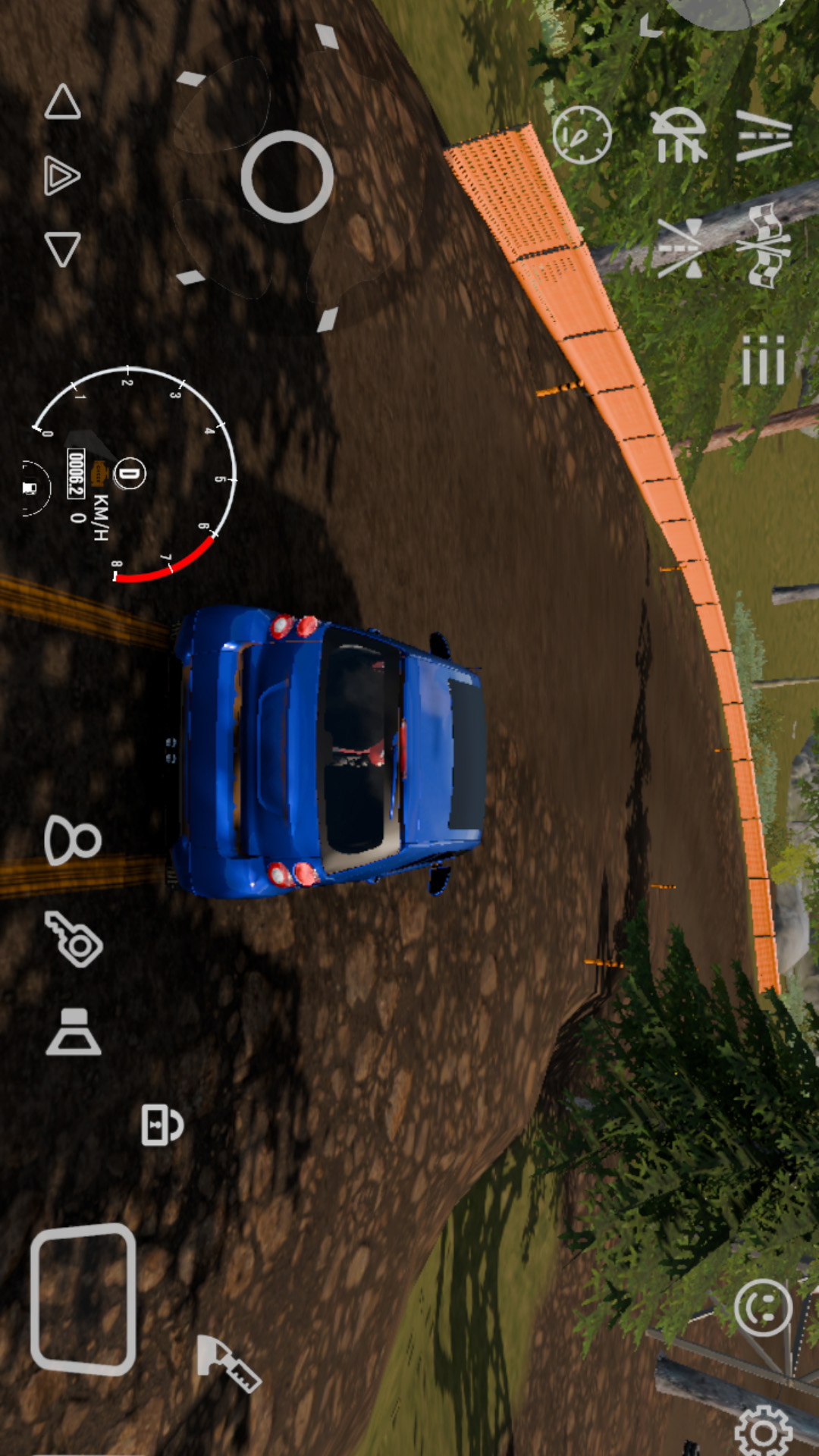Screen dimensions: 819x1456
Task: Tap the upward-pointing single triangle turn signal
Action: click(x=62, y=102)
